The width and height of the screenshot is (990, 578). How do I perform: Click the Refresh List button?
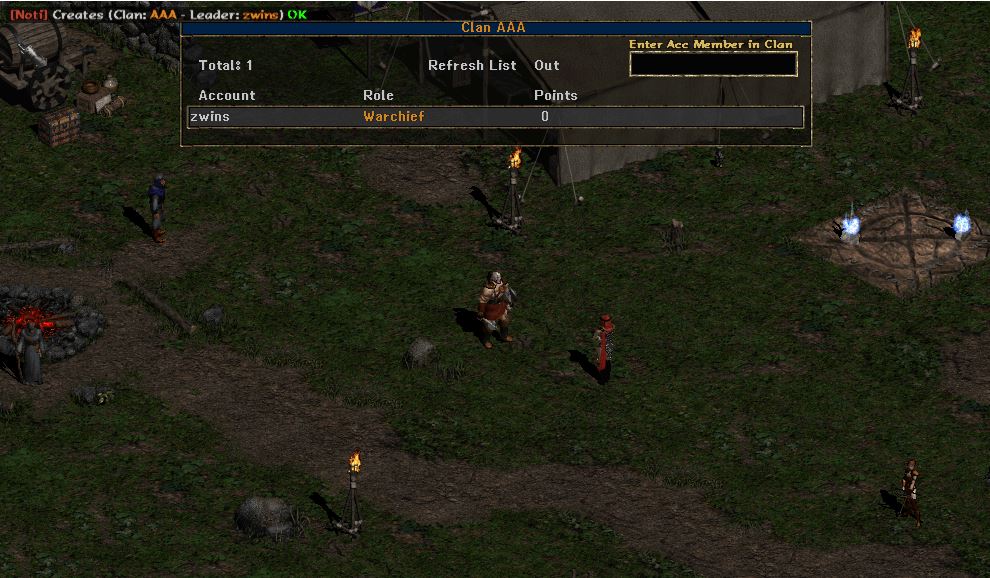tap(472, 65)
